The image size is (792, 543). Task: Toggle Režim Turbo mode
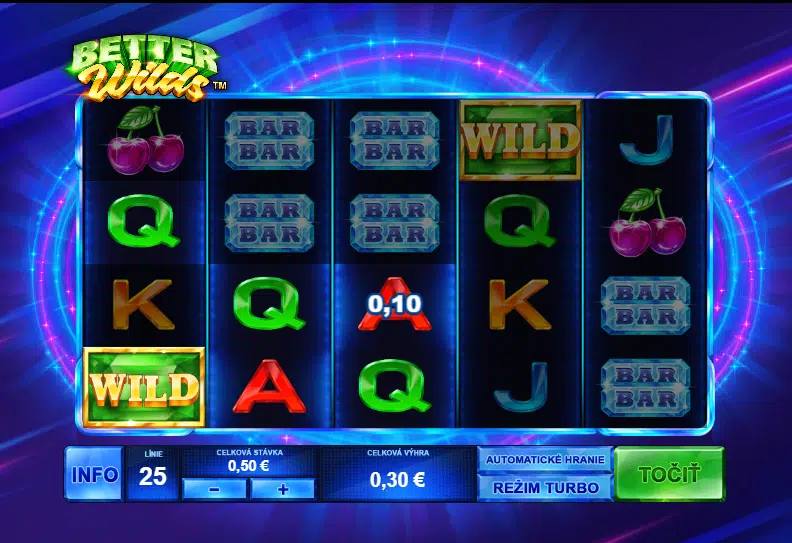pyautogui.click(x=544, y=488)
